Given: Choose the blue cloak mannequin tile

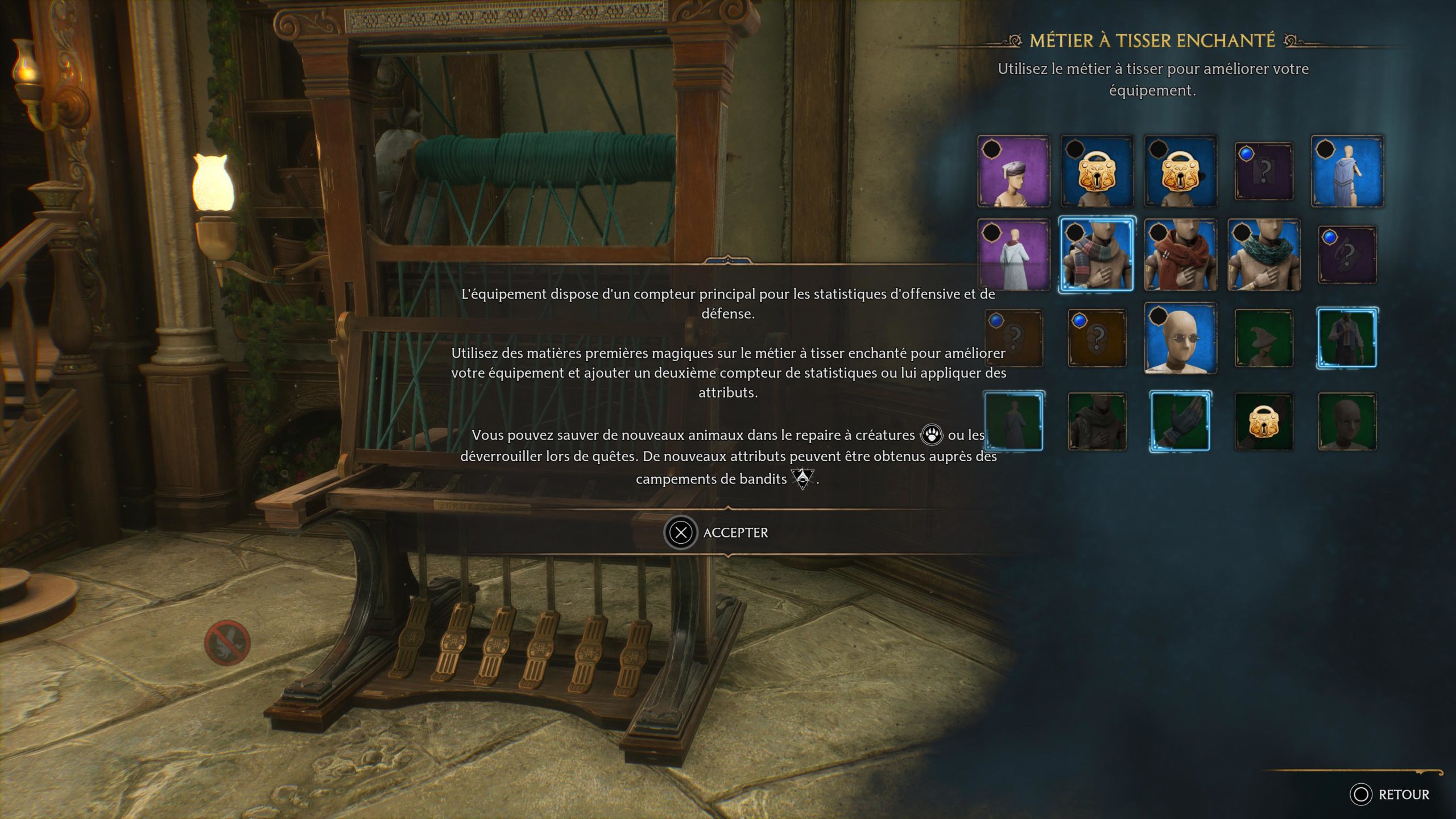Looking at the screenshot, I should (x=1347, y=171).
